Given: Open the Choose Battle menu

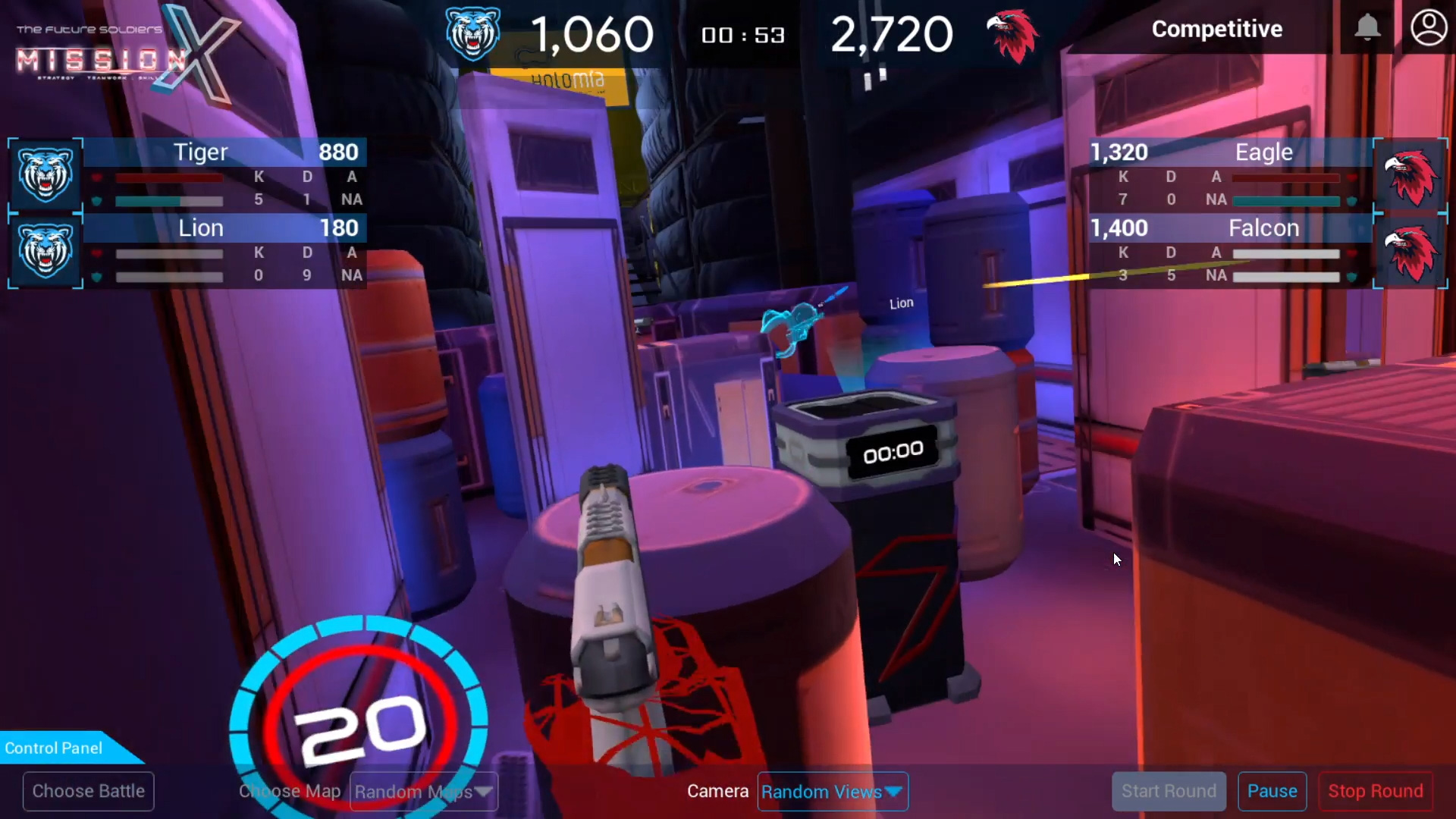Looking at the screenshot, I should point(89,791).
